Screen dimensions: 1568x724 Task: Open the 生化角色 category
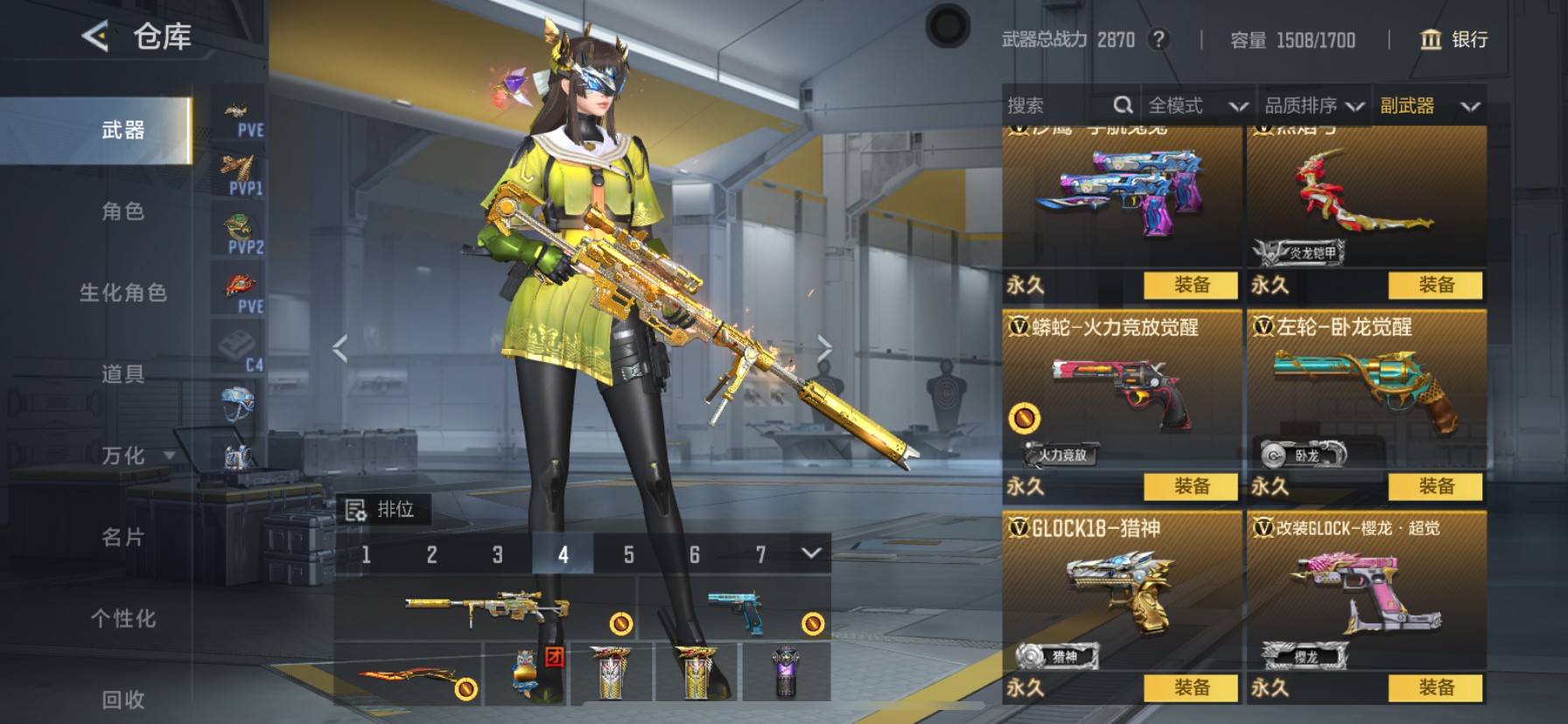(x=122, y=293)
